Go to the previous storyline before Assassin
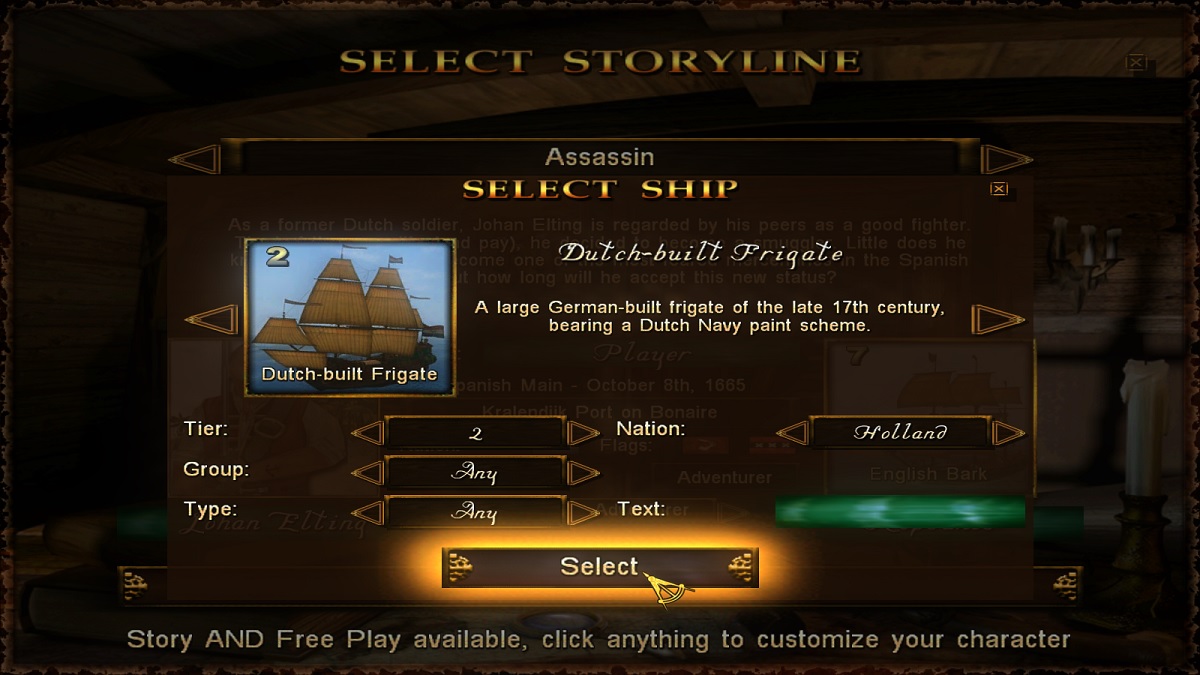1200x675 pixels. tap(196, 158)
